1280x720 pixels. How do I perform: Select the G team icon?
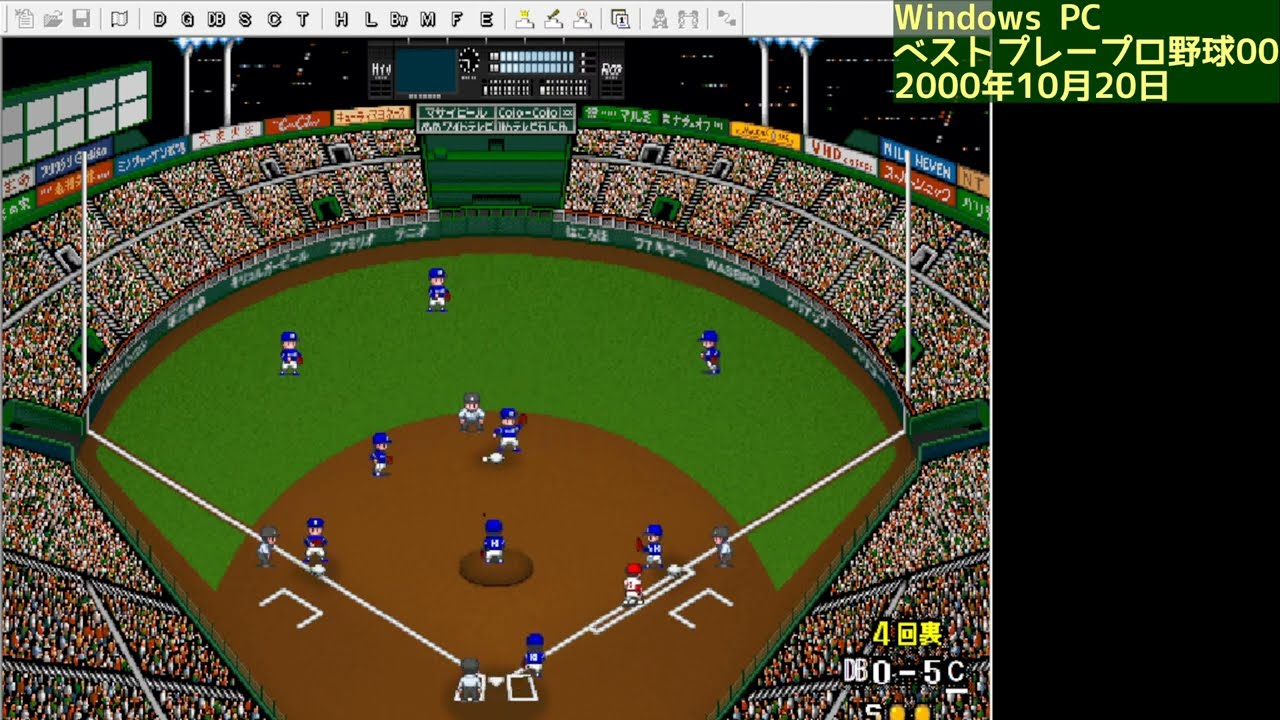tap(186, 16)
